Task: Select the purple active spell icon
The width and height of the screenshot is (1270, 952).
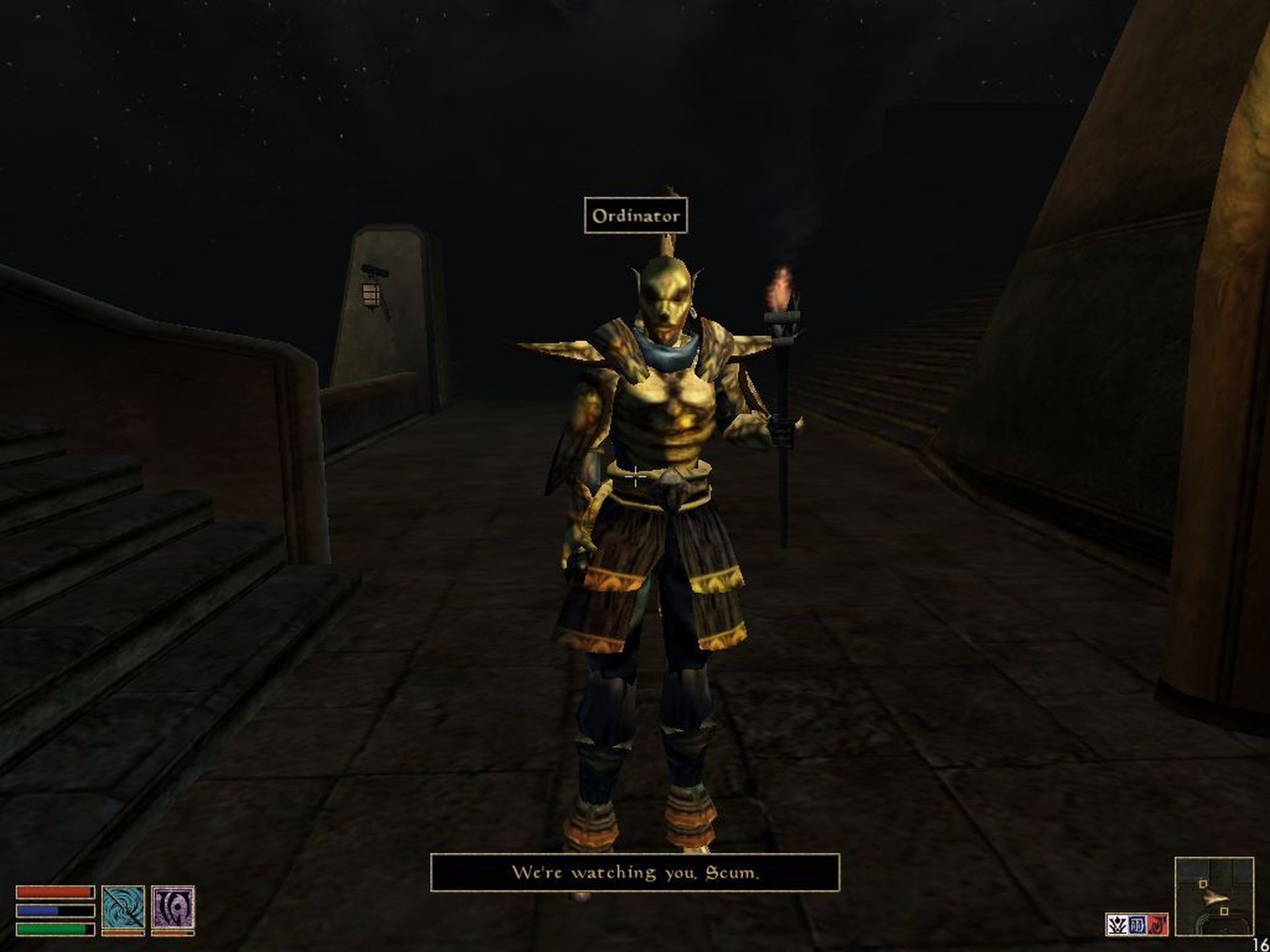Action: point(173,907)
